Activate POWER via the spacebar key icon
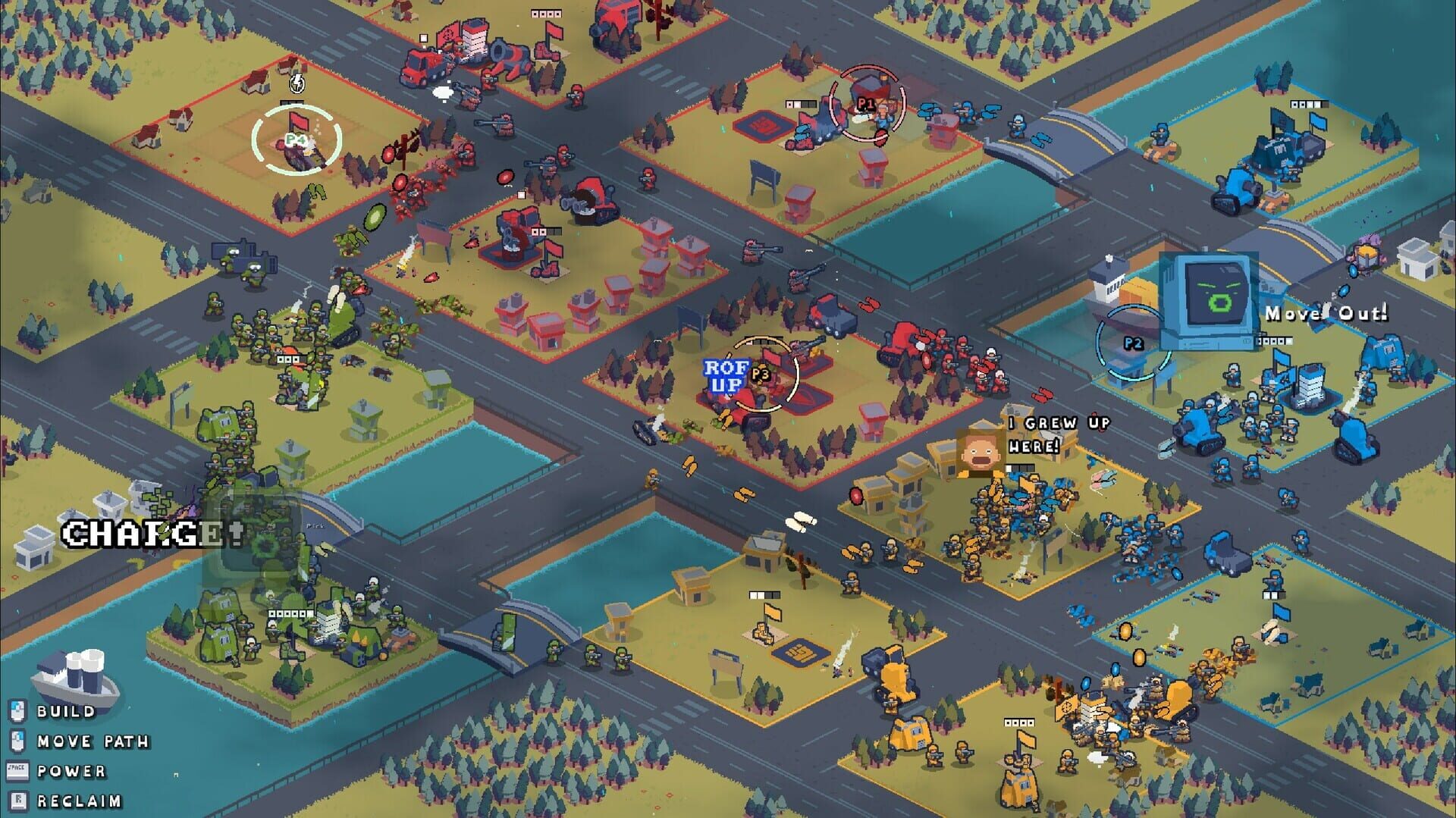 17,769
